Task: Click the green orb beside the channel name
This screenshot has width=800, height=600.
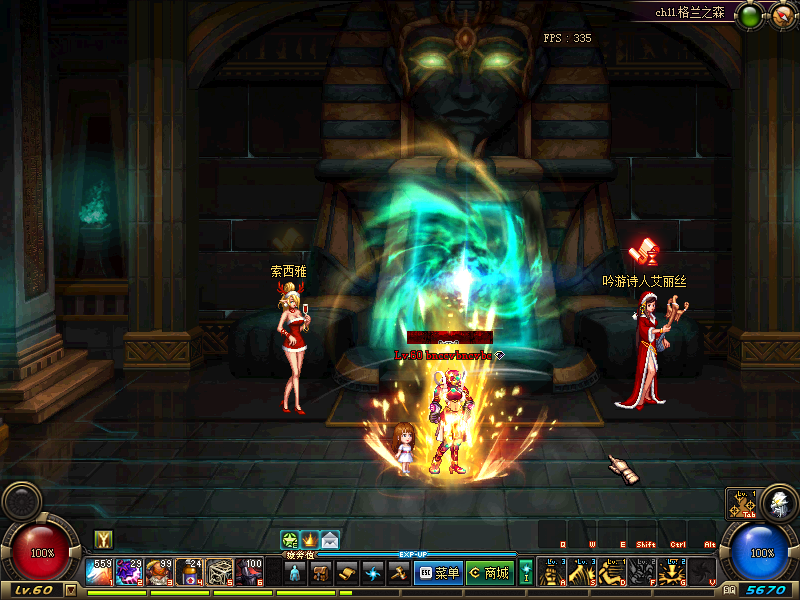Action: pyautogui.click(x=749, y=15)
